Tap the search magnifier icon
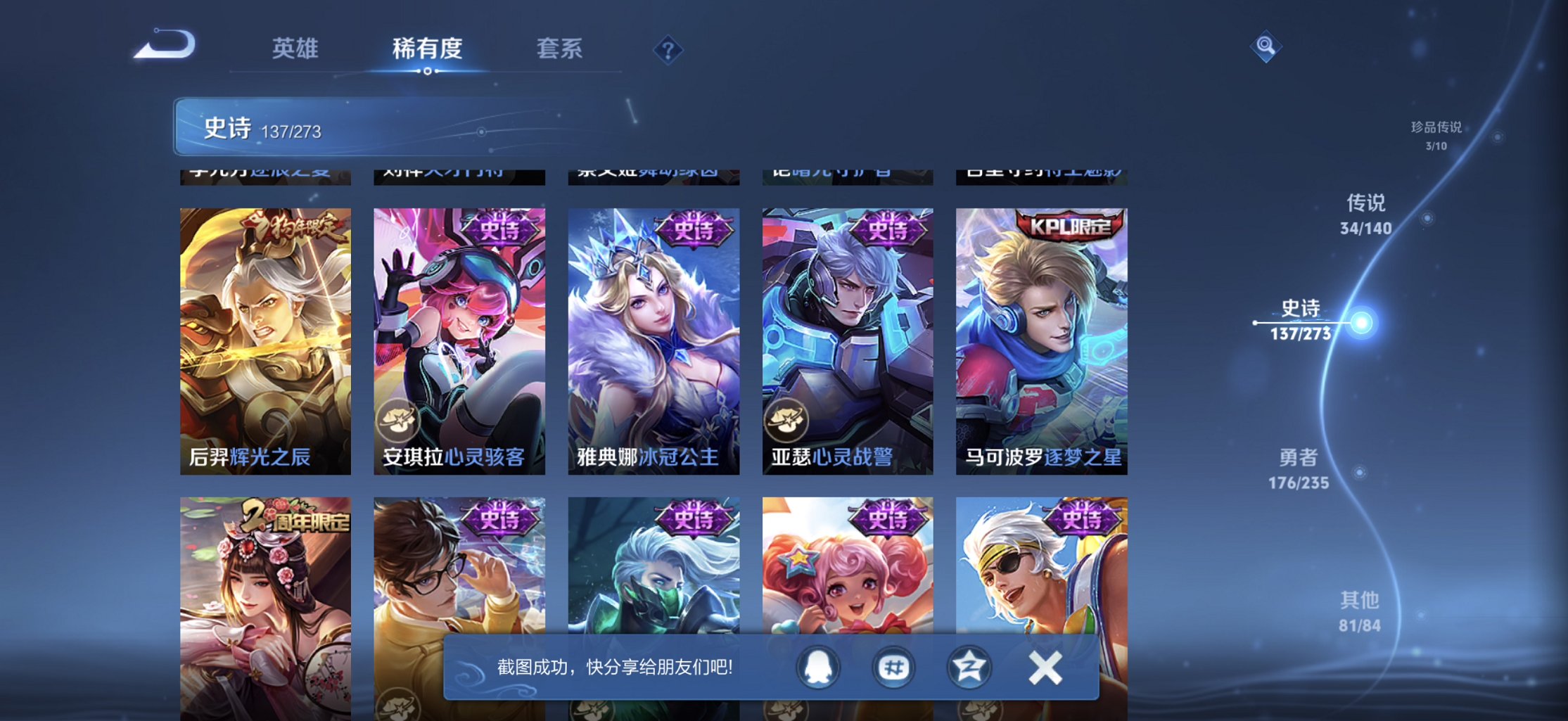The image size is (1568, 721). tap(1265, 45)
